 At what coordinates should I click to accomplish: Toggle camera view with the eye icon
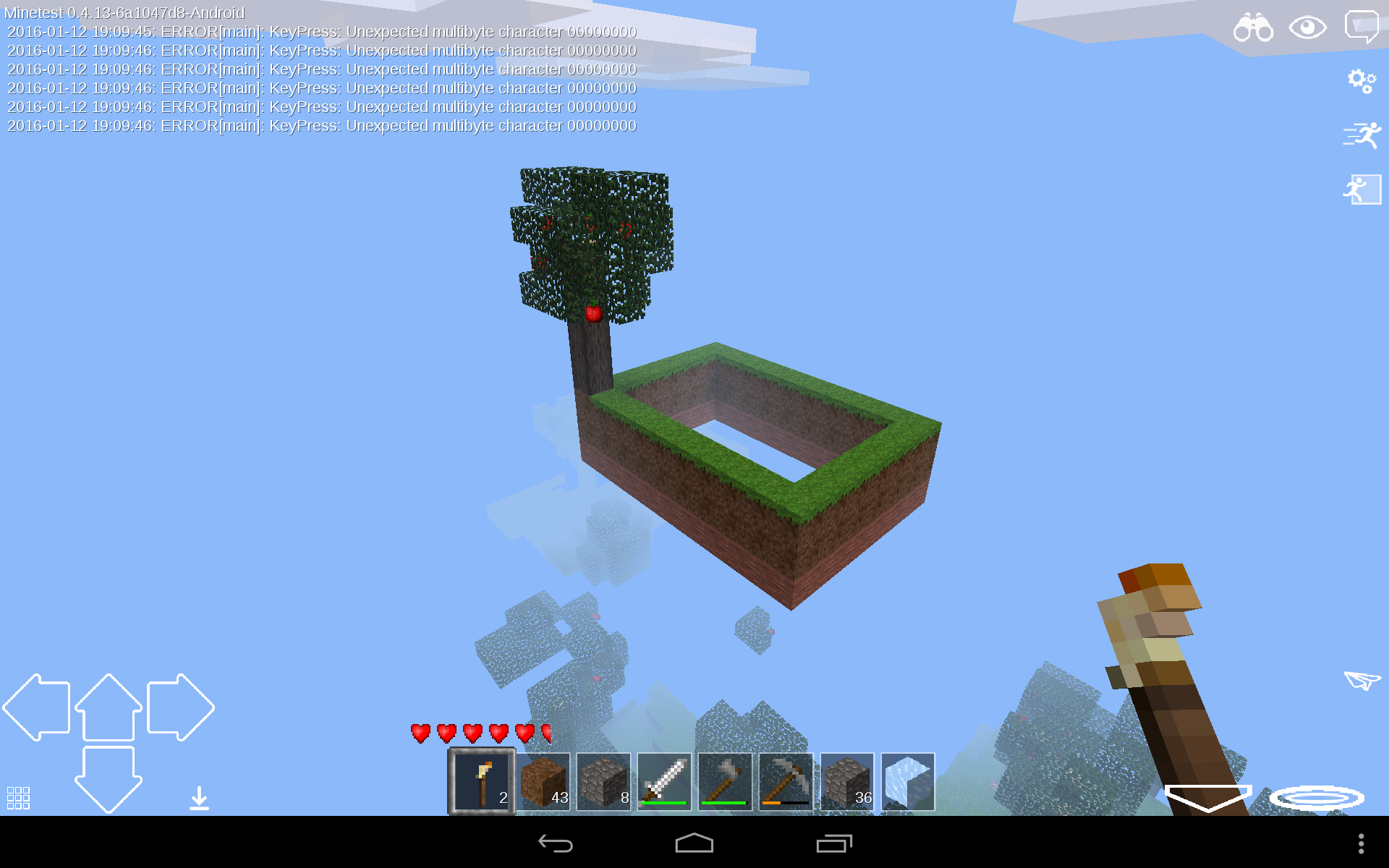click(x=1307, y=27)
